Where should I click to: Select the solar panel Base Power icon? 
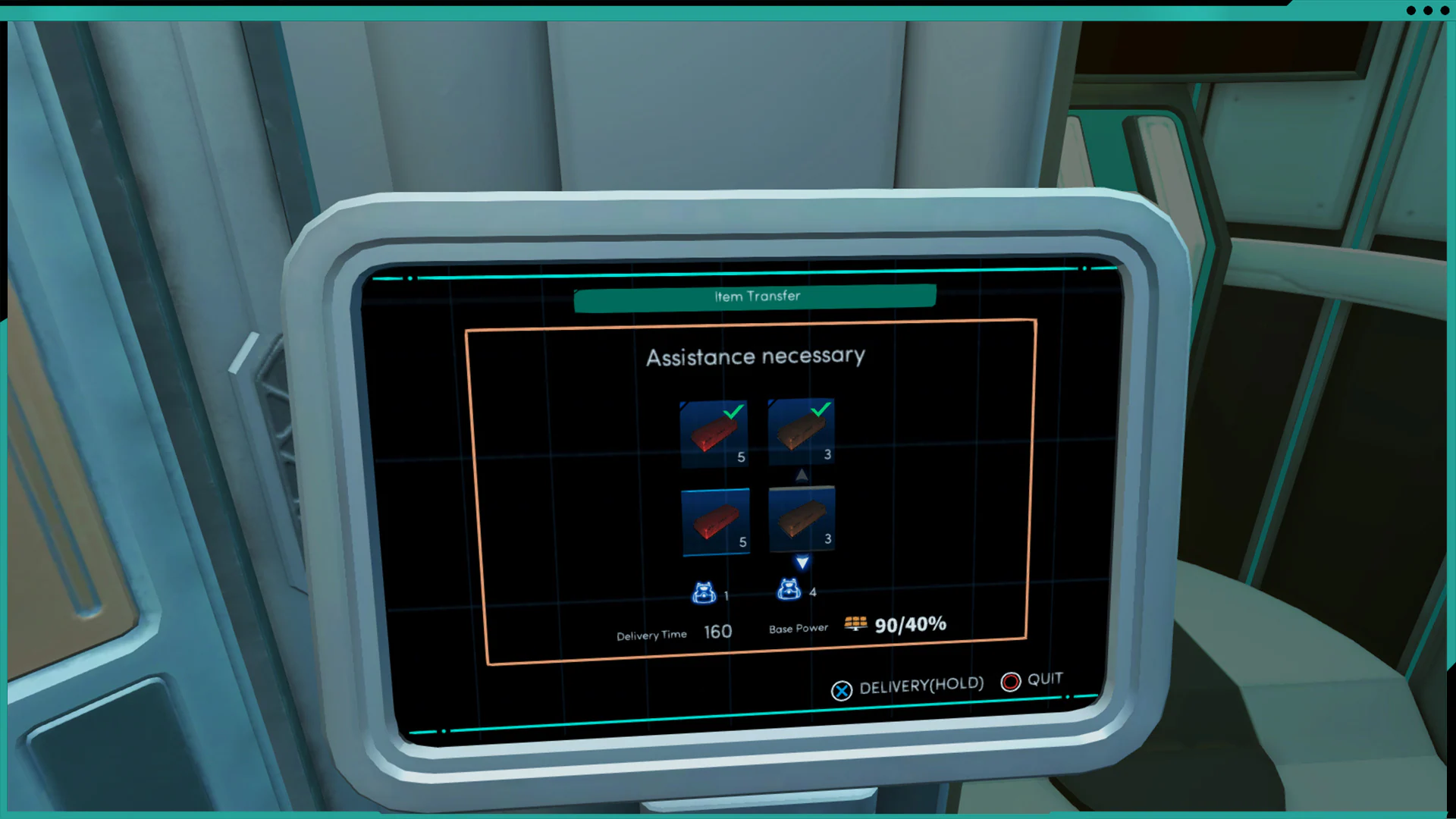coord(855,624)
